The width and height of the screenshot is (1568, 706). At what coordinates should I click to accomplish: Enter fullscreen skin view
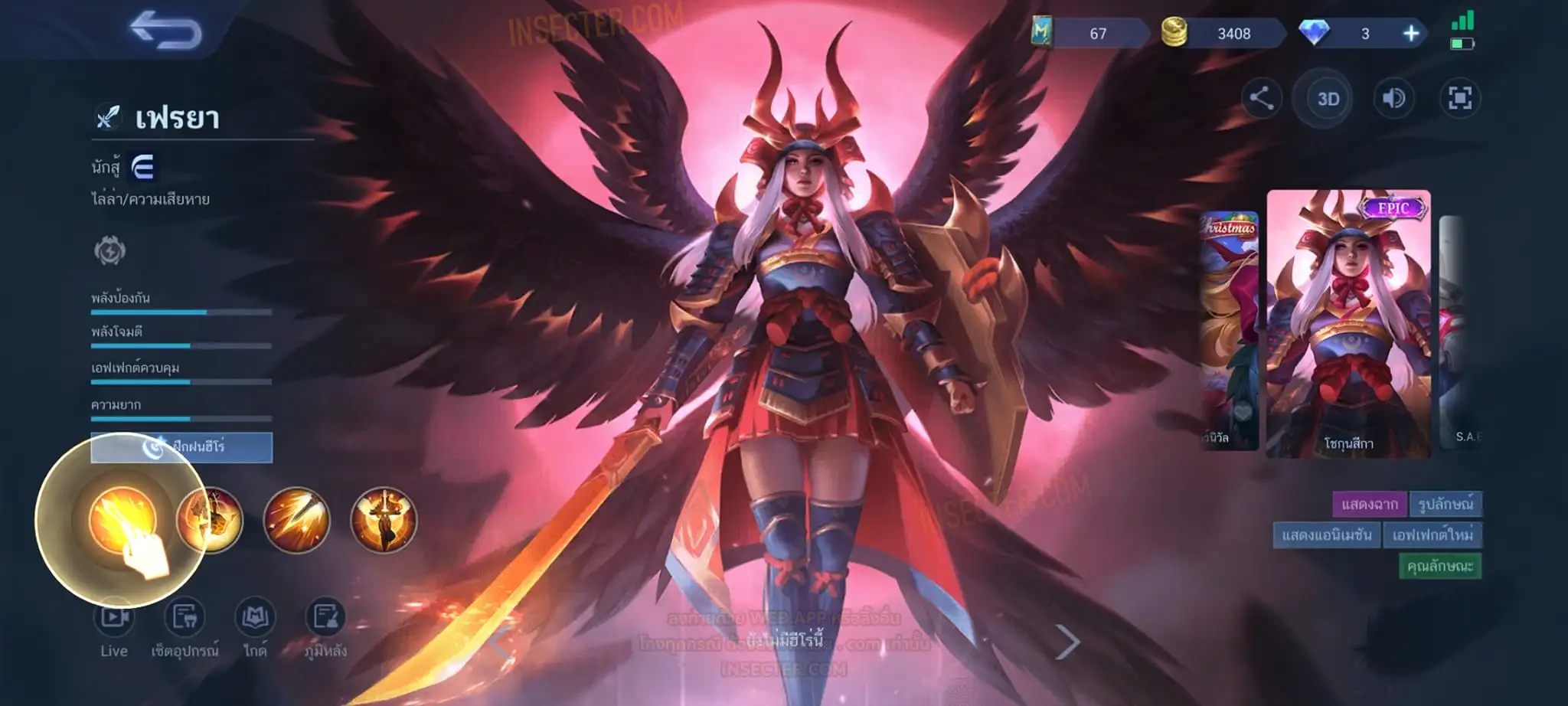pyautogui.click(x=1459, y=98)
